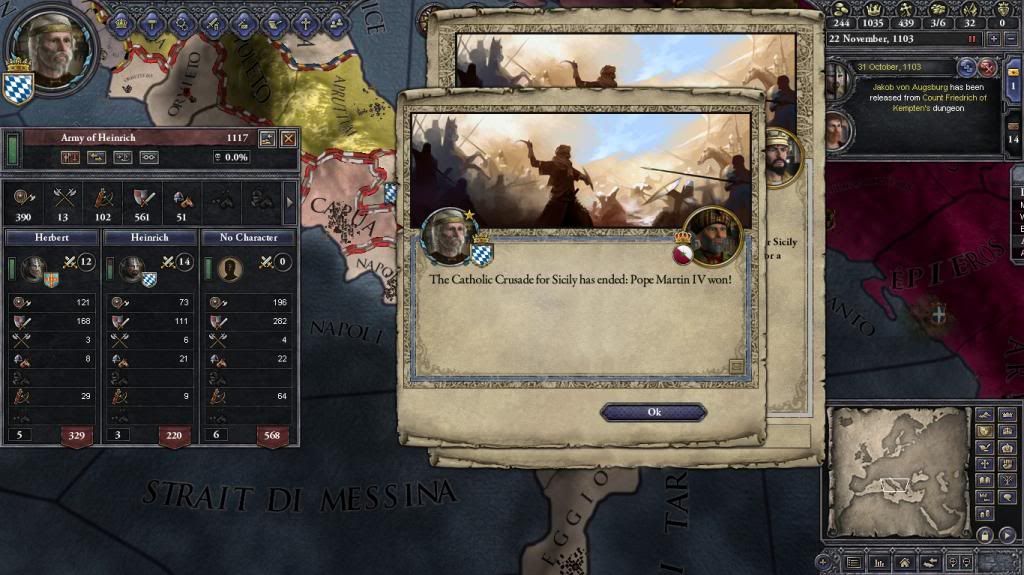Open your ruler's character portrait
The width and height of the screenshot is (1024, 575).
pyautogui.click(x=49, y=48)
